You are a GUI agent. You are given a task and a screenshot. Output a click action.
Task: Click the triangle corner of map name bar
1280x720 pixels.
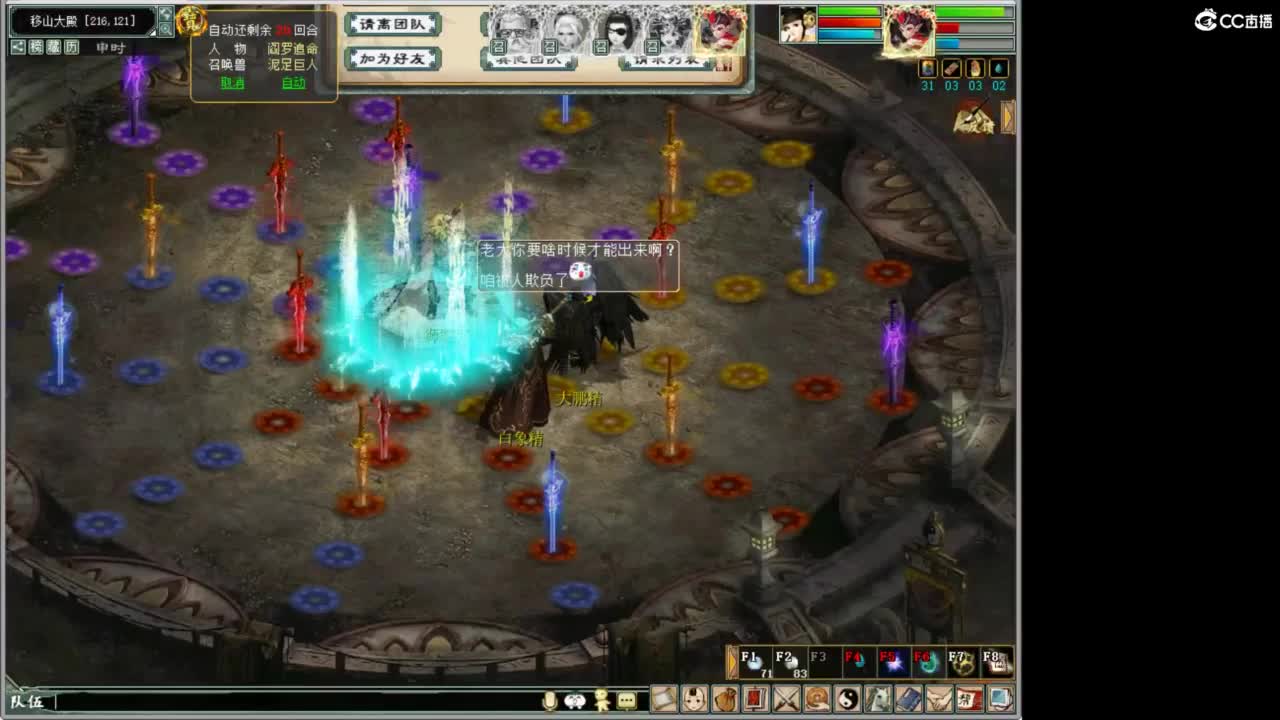tap(152, 32)
